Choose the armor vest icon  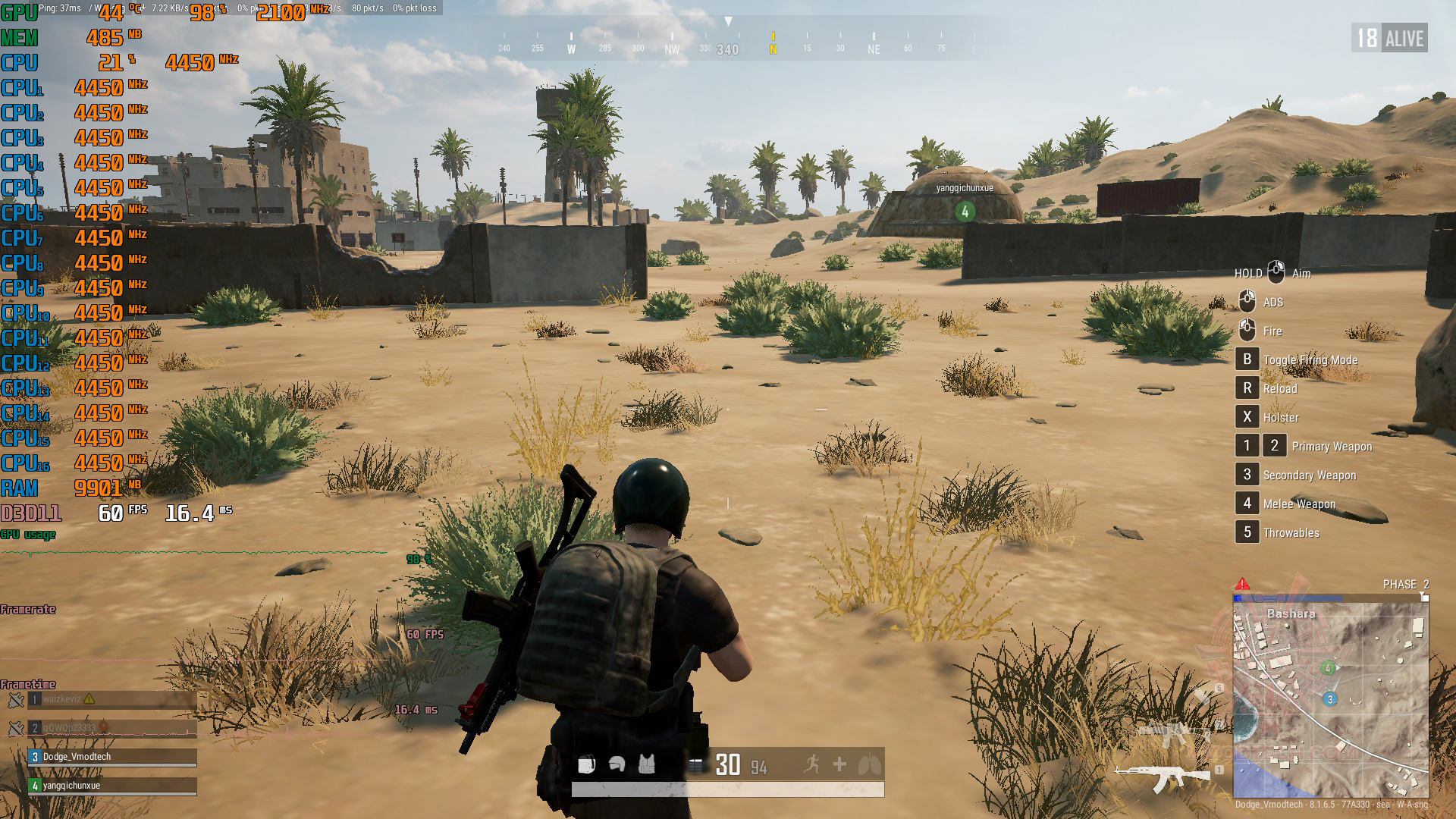(x=646, y=764)
